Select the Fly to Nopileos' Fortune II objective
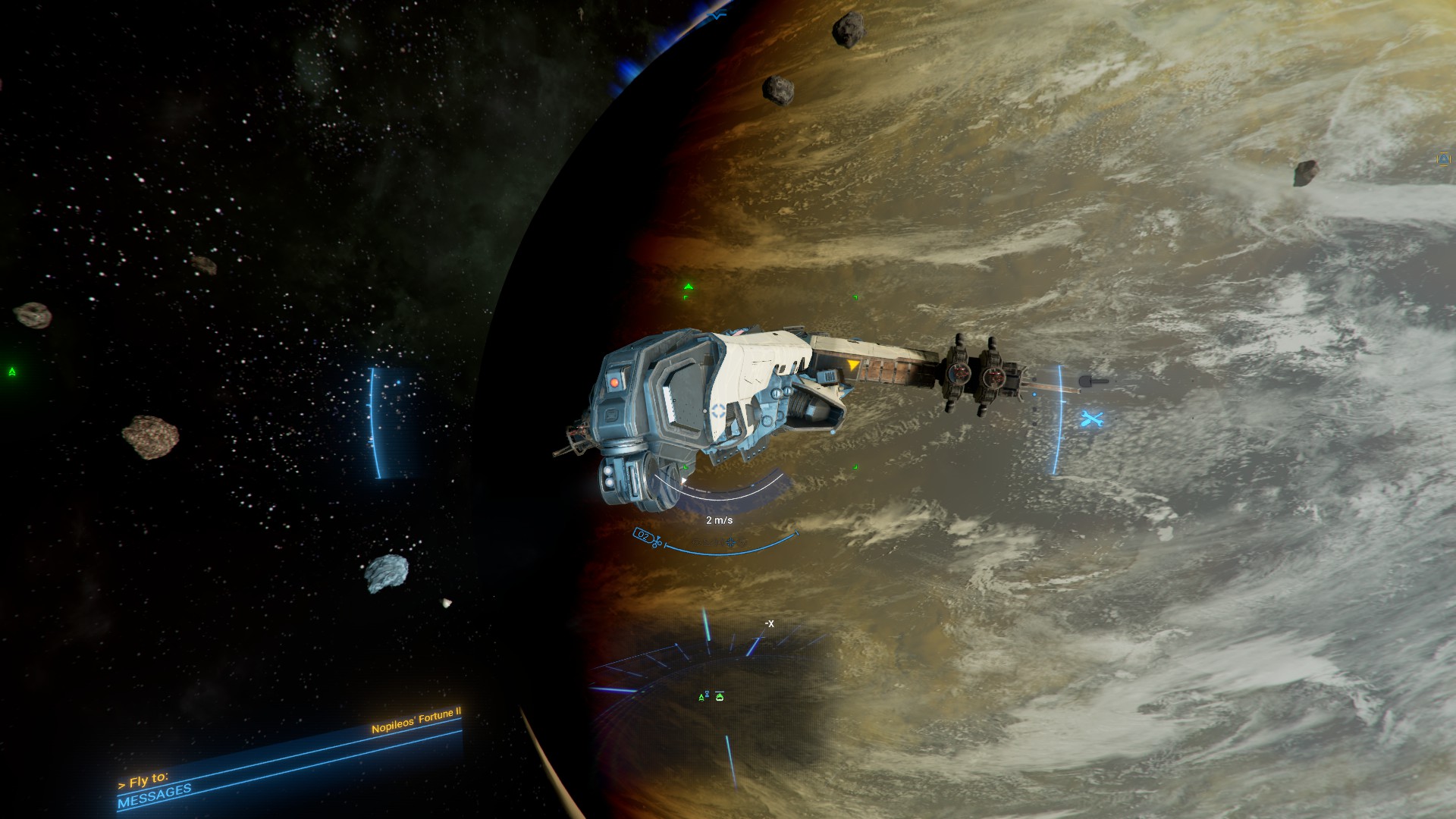Viewport: 1456px width, 819px height. 416,721
